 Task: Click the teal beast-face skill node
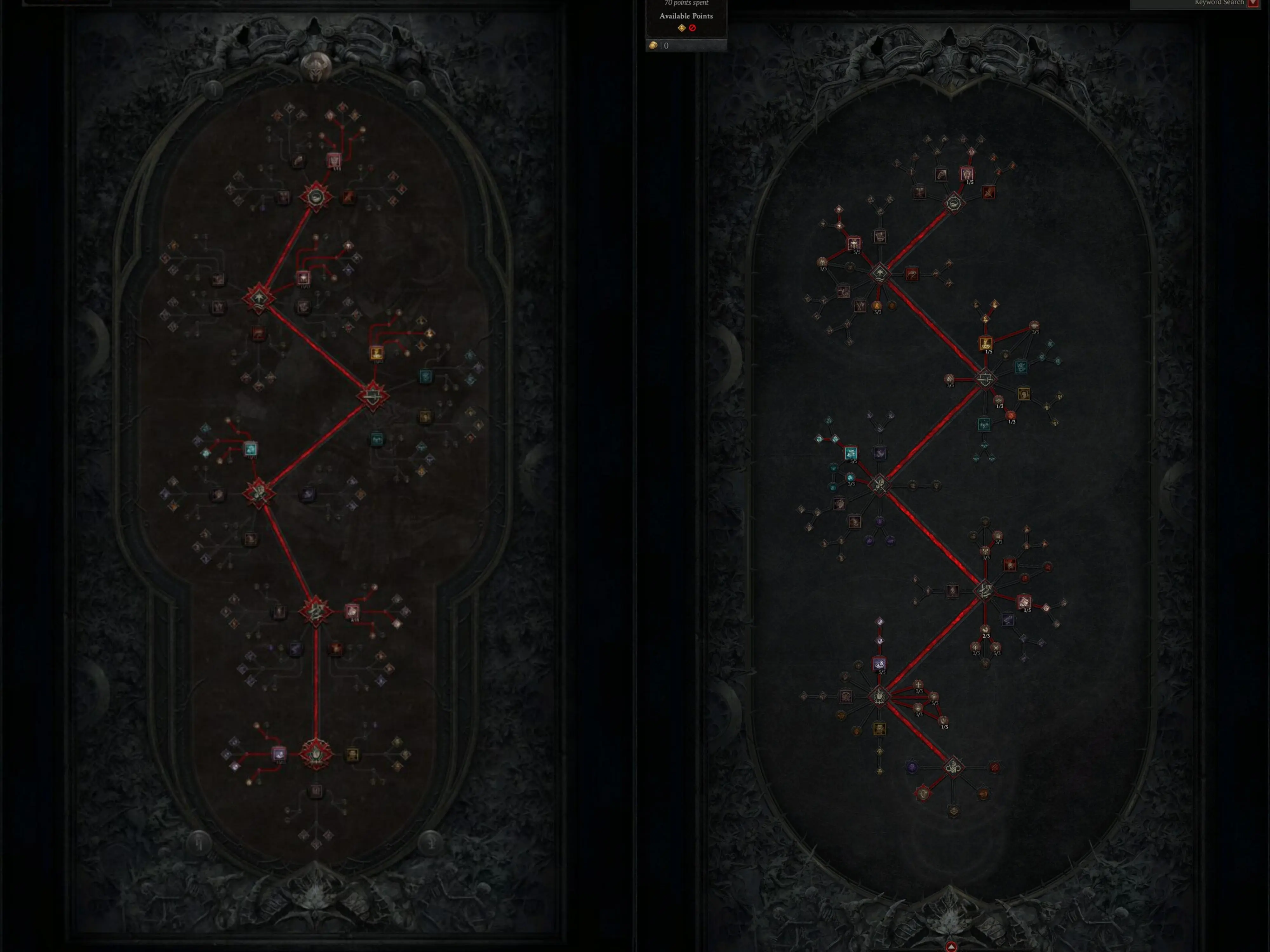point(1021,367)
